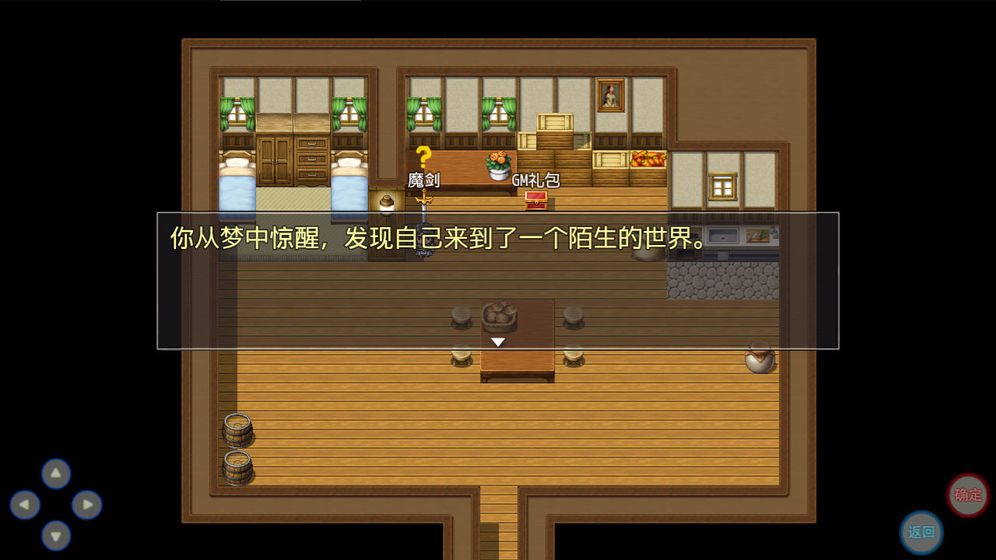
Task: Tap the left arrow on the D-pad
Action: (x=25, y=504)
